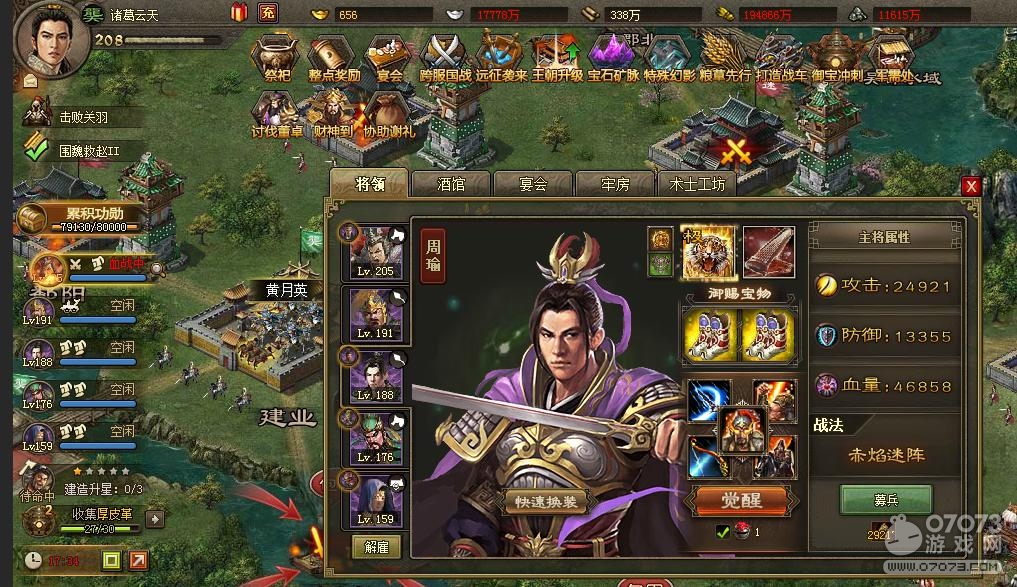Open the 击败关羽 quest entry

coord(83,117)
